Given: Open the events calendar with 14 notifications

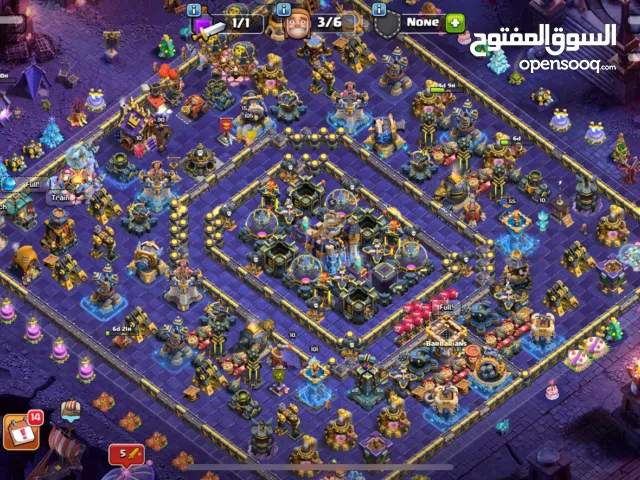Looking at the screenshot, I should (22, 430).
